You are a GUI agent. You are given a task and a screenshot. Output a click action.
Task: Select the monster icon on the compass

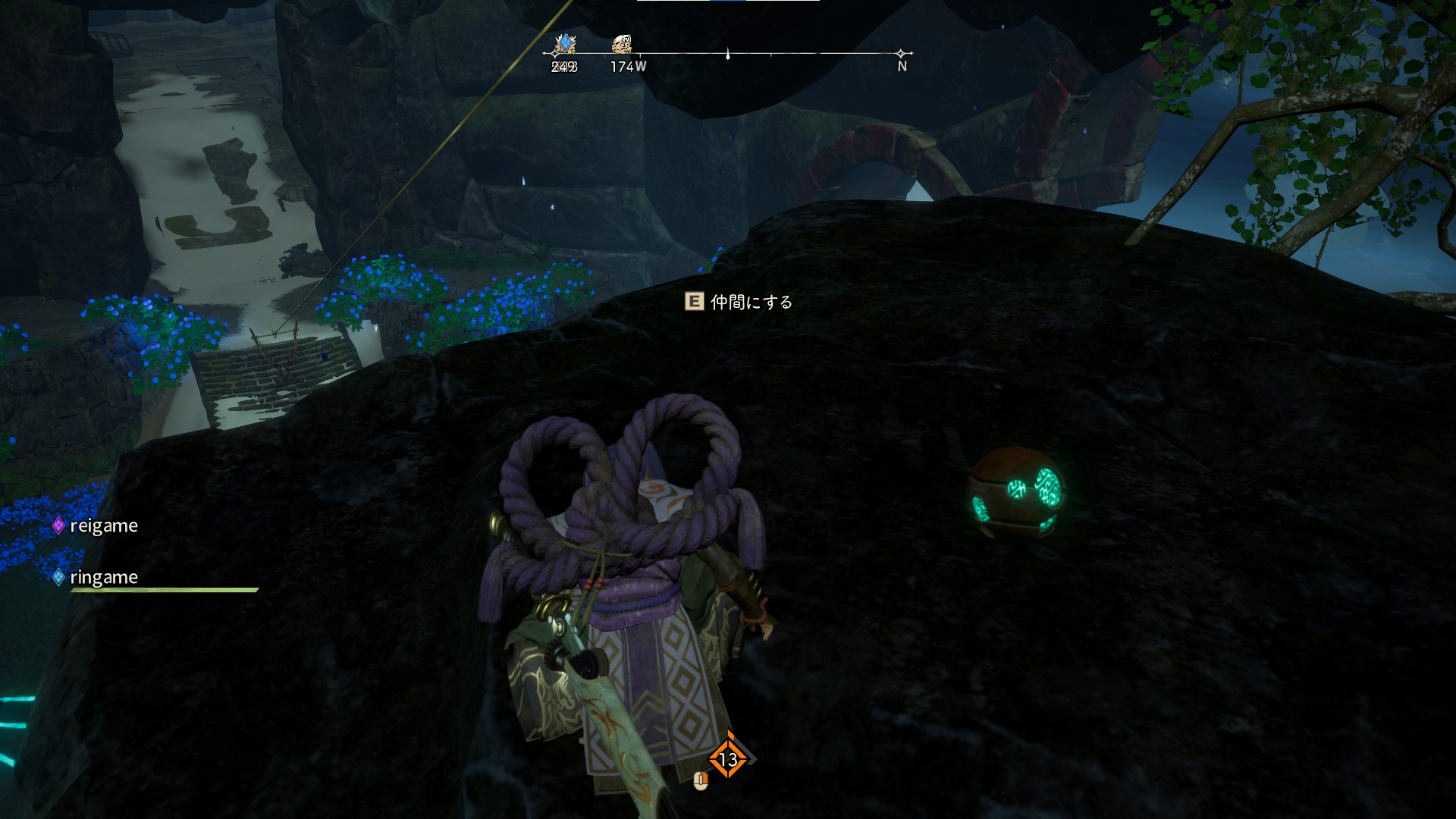(622, 44)
